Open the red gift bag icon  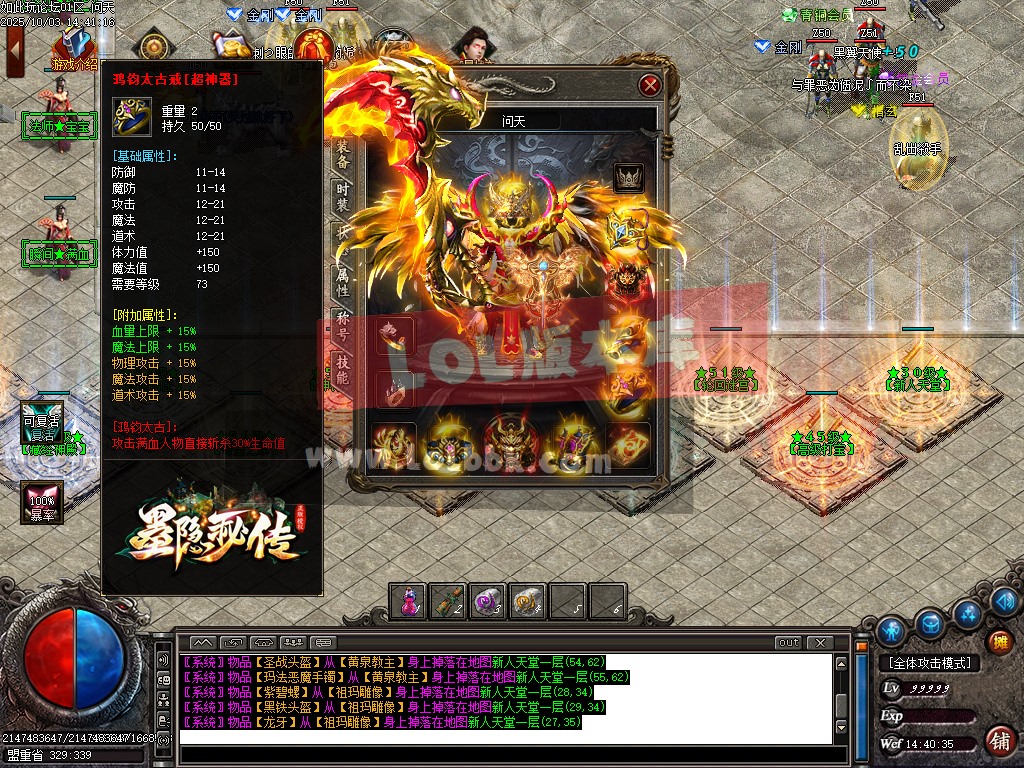(x=315, y=46)
